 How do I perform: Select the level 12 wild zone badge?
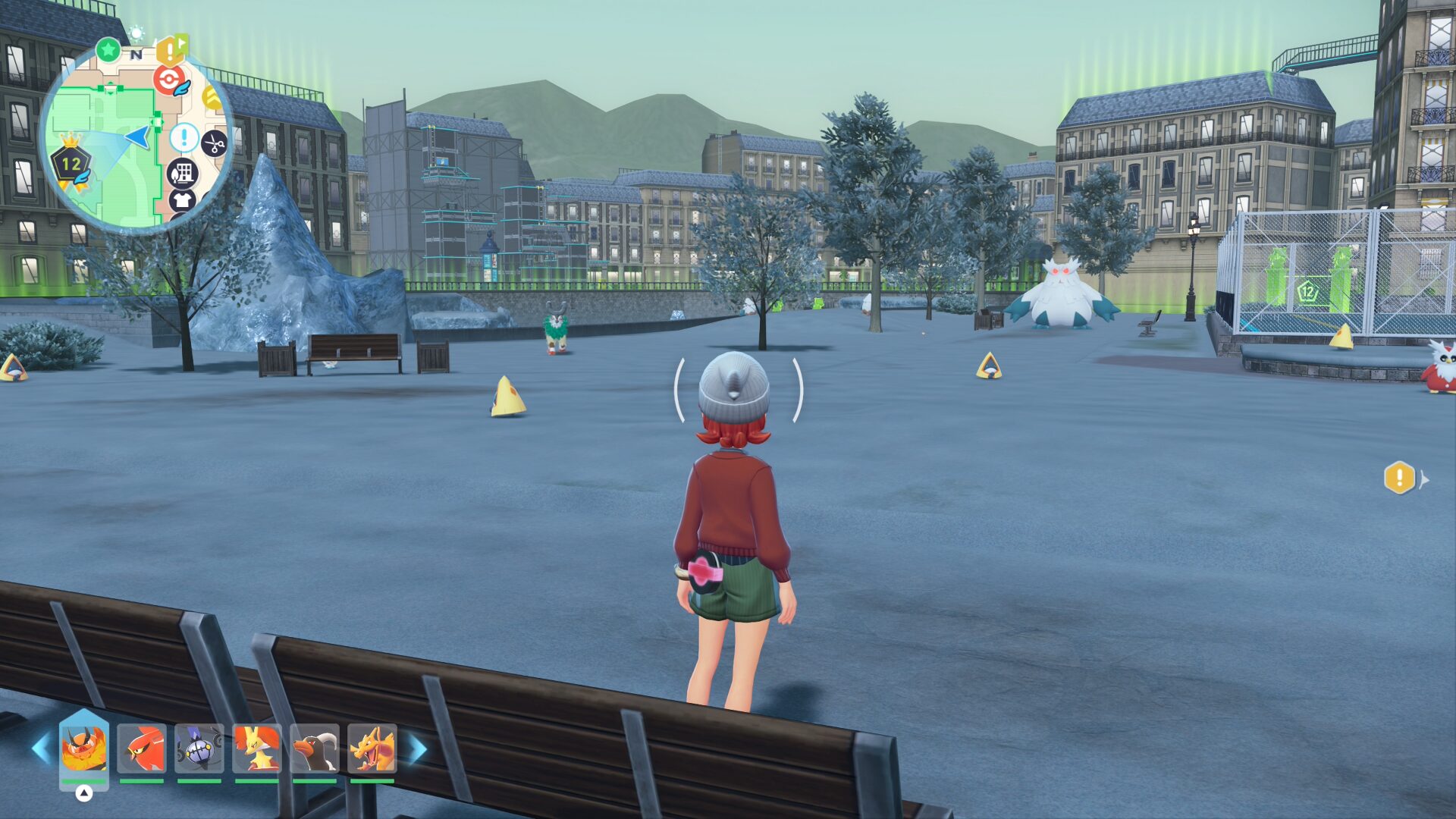coord(71,163)
